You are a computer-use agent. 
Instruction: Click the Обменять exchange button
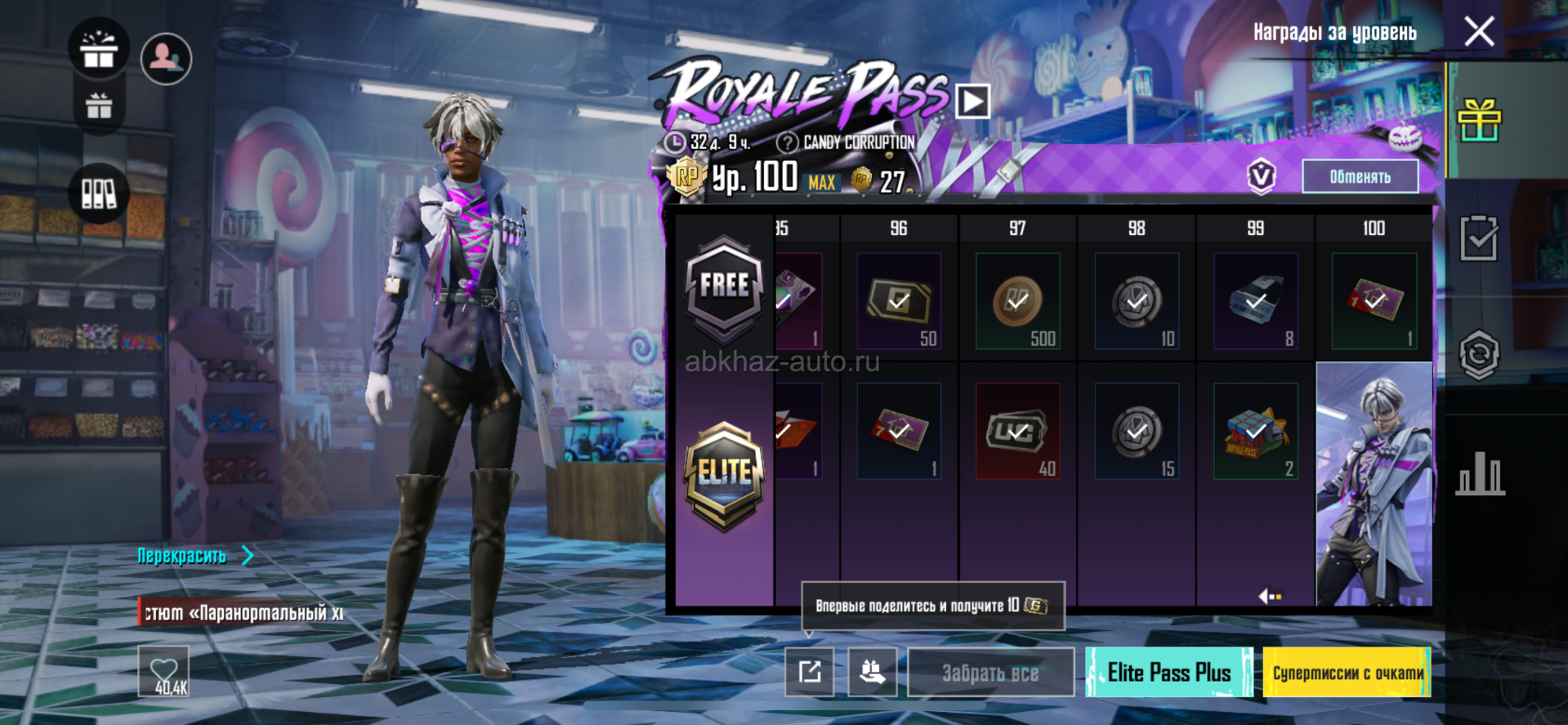1360,177
